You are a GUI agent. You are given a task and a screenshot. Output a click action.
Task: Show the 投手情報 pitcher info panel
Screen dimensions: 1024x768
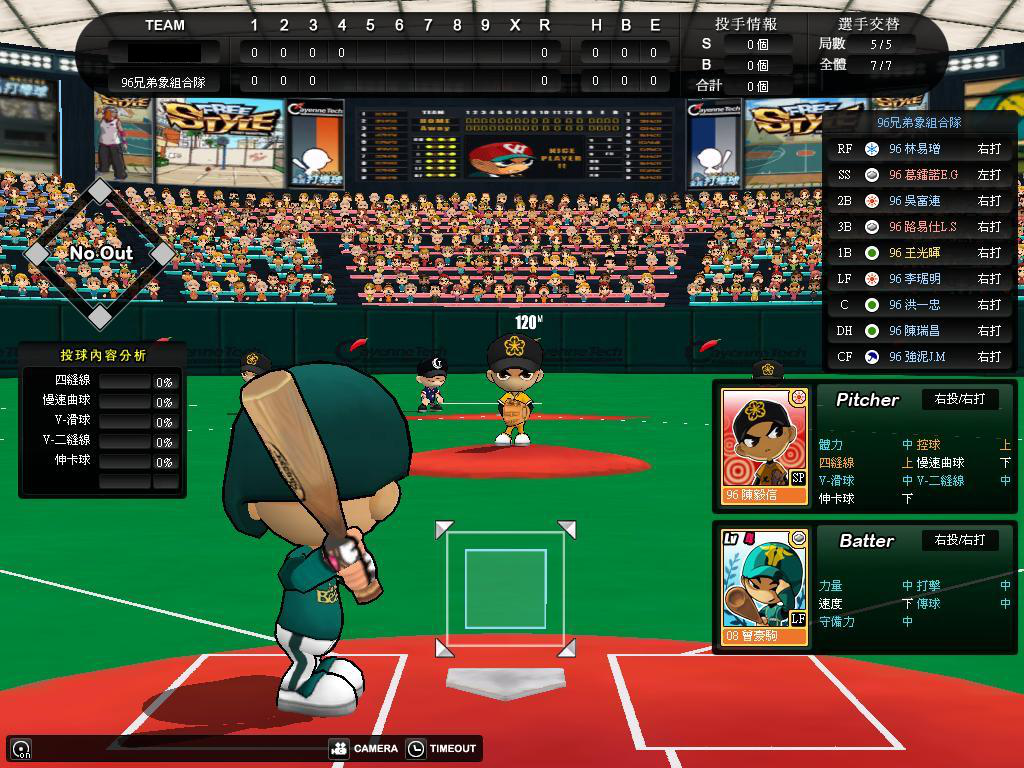click(x=746, y=24)
